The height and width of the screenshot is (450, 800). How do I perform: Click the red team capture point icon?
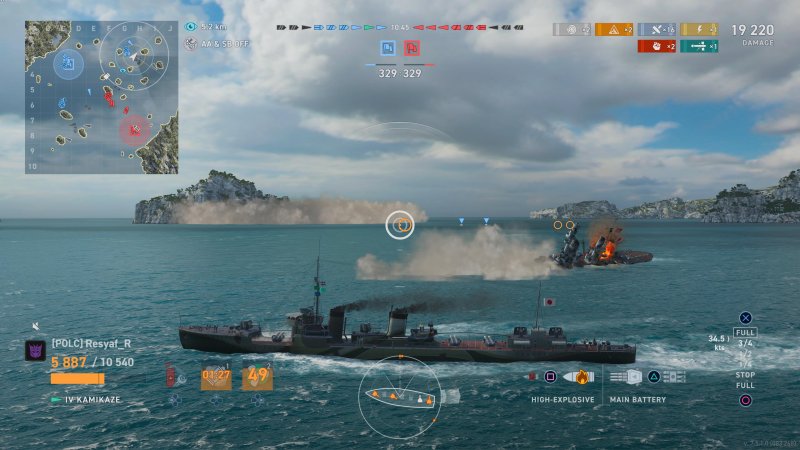[x=411, y=48]
